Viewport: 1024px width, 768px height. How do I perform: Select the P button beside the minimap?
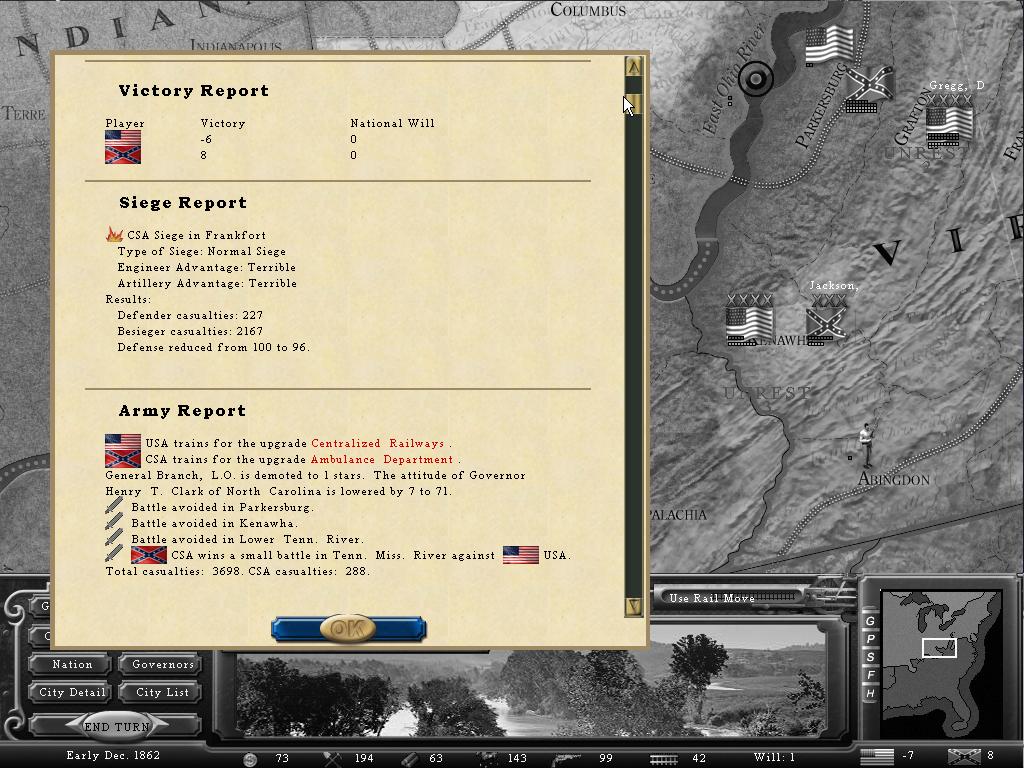point(870,639)
